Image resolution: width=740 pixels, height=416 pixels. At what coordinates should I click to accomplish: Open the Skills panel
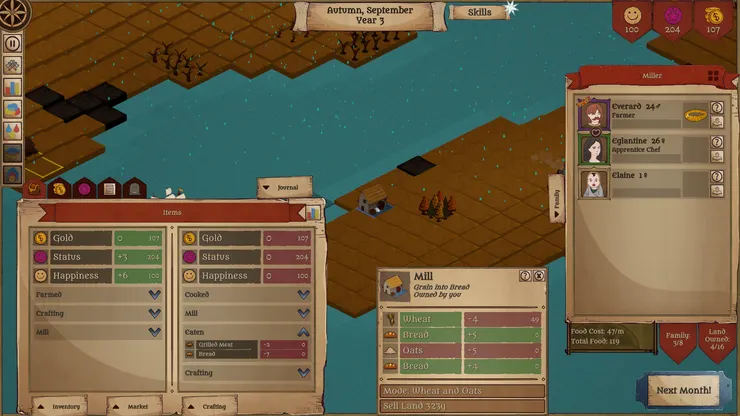pyautogui.click(x=478, y=13)
